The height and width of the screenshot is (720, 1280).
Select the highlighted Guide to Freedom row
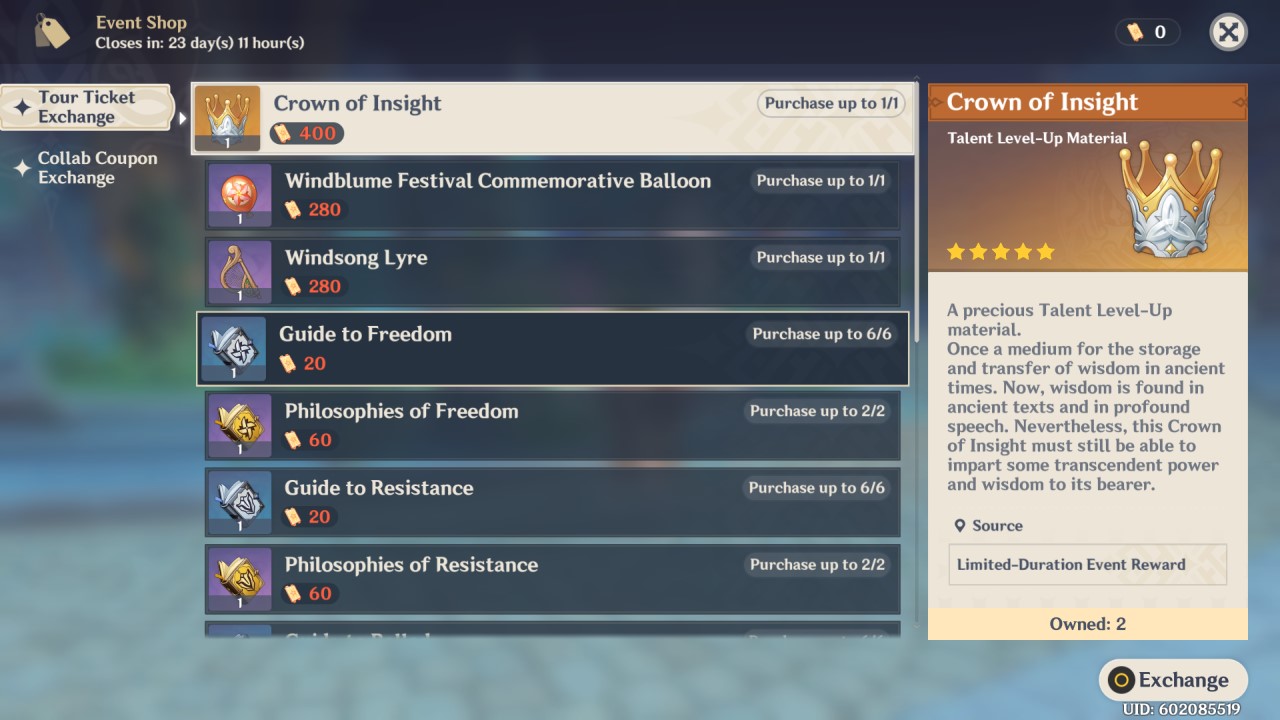coord(553,348)
